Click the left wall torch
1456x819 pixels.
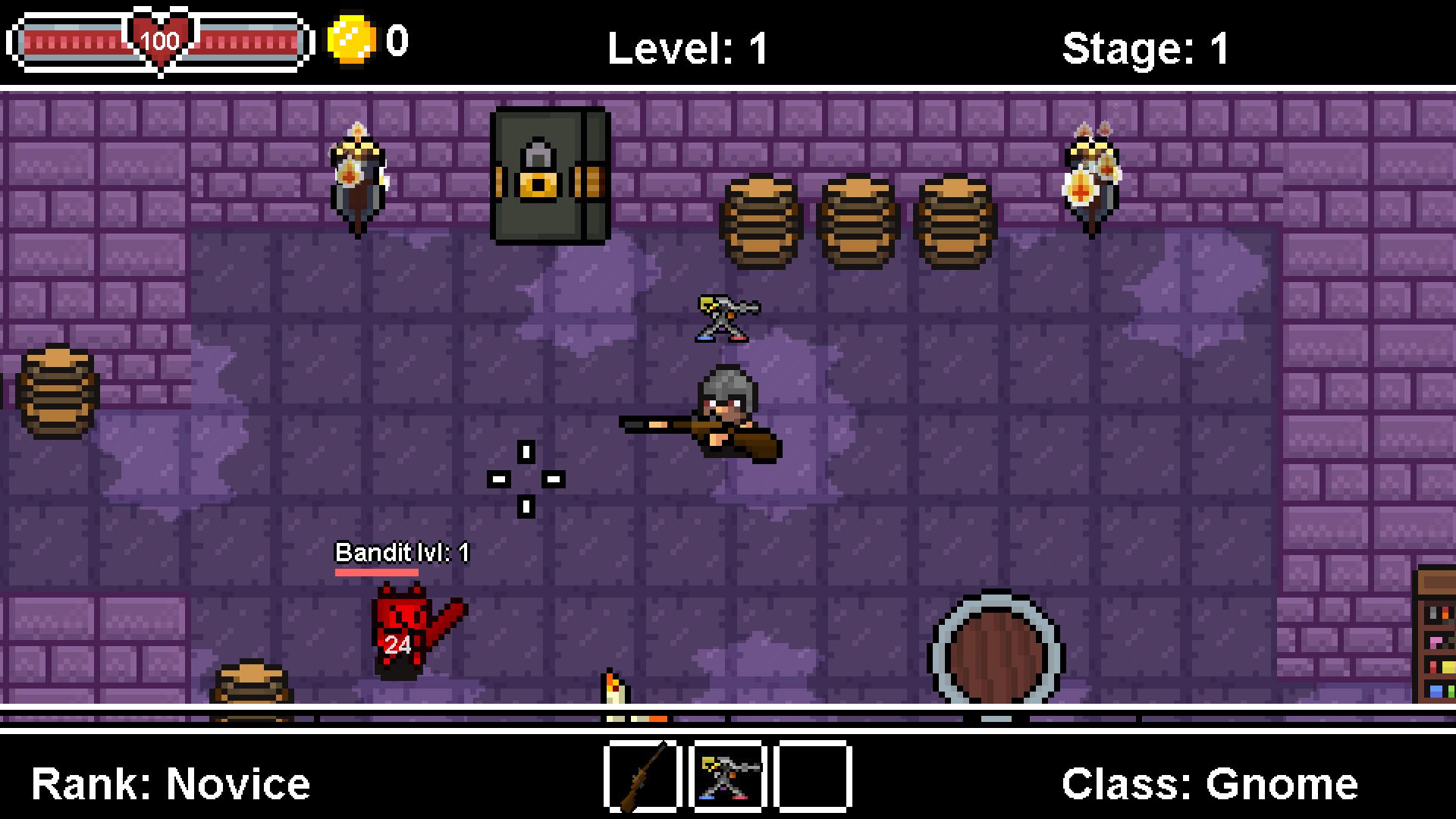point(356,174)
